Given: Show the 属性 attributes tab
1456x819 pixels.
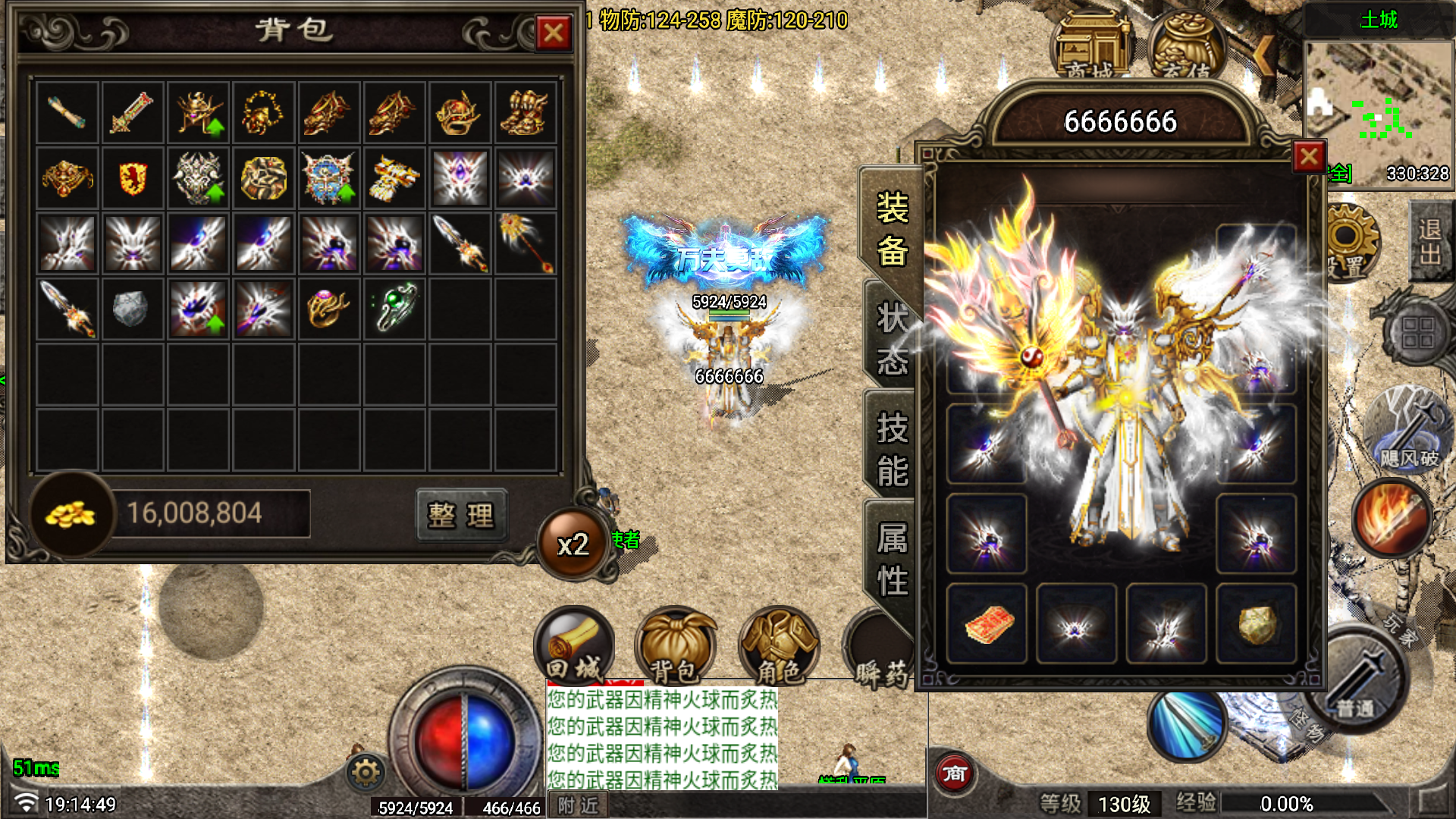Looking at the screenshot, I should (x=892, y=560).
